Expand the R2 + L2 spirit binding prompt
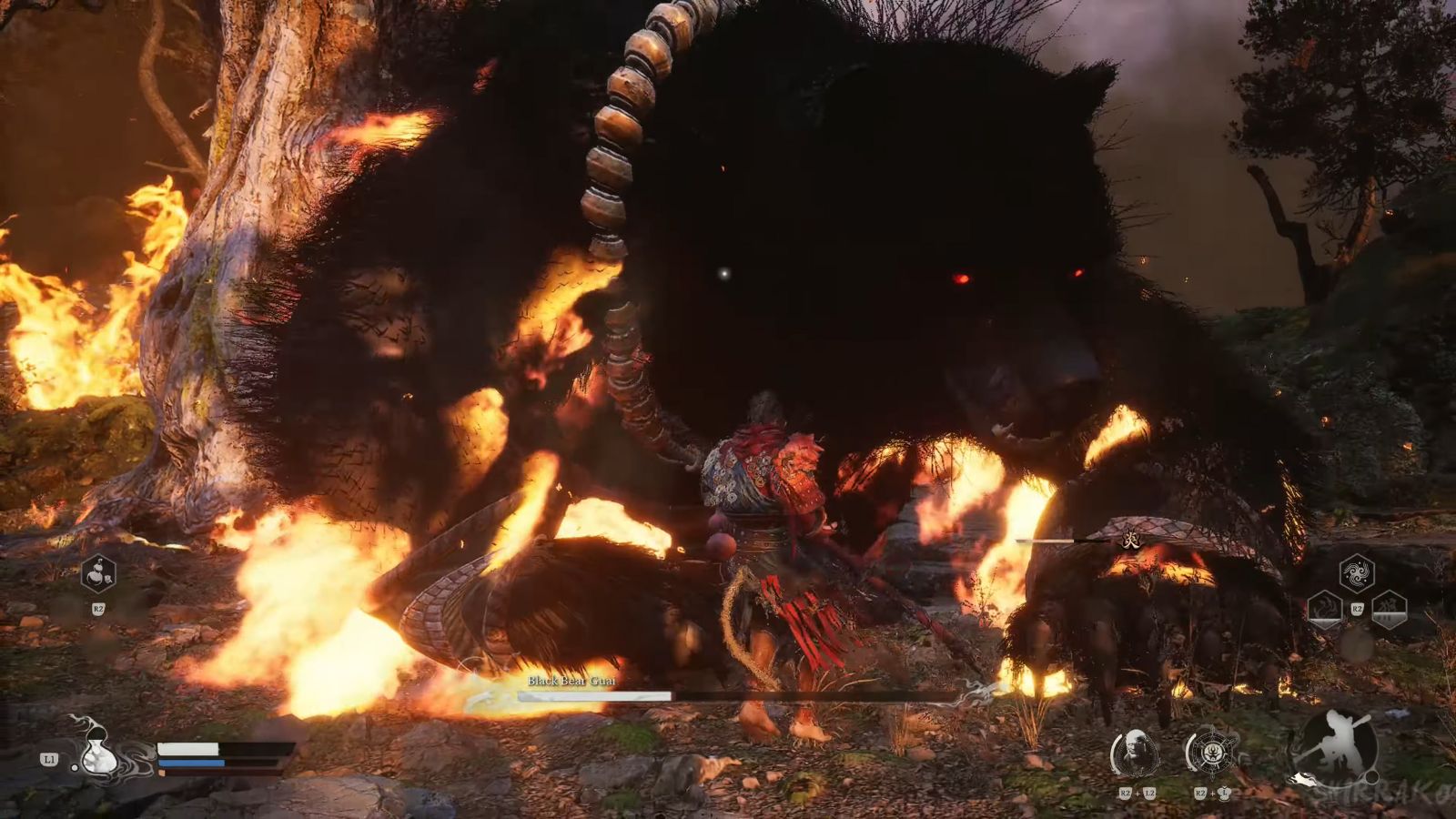This screenshot has width=1456, height=819. 1137,793
